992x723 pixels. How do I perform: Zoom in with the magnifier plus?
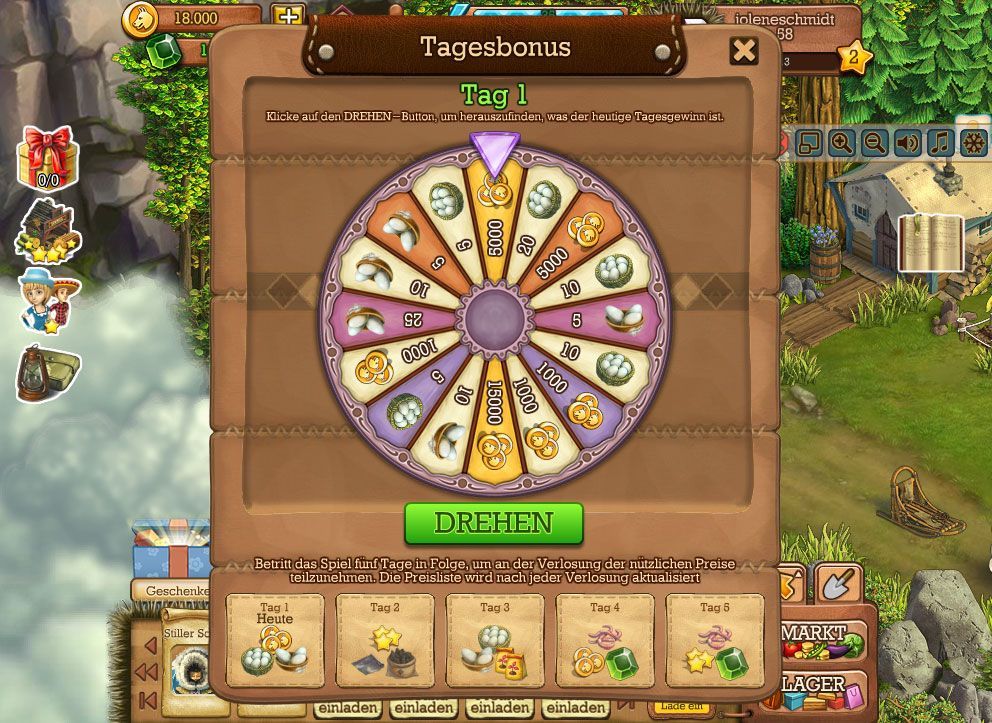click(841, 143)
